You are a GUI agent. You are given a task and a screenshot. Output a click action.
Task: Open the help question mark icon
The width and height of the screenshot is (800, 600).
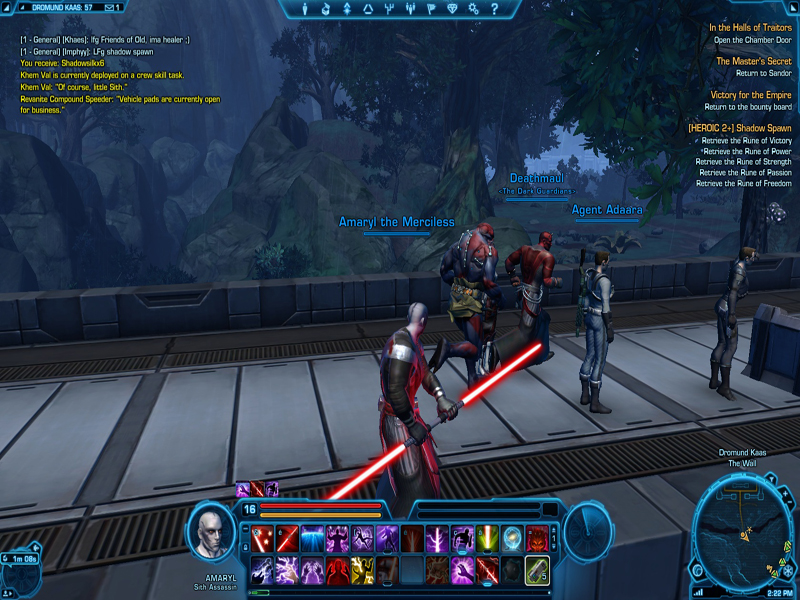493,9
